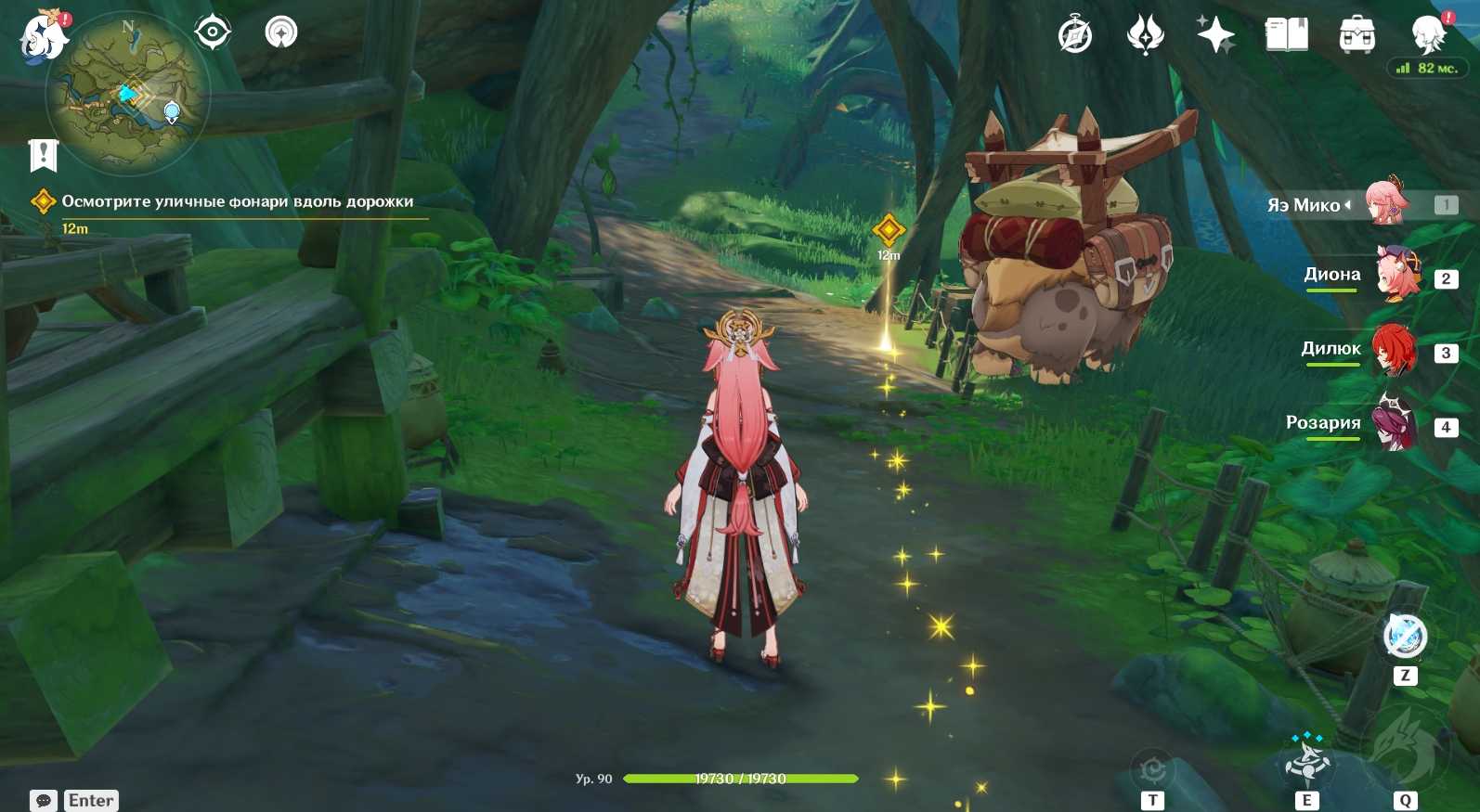Screen dimensions: 1480x812
Task: Open the adventurer handbook book icon
Action: coord(1286,36)
